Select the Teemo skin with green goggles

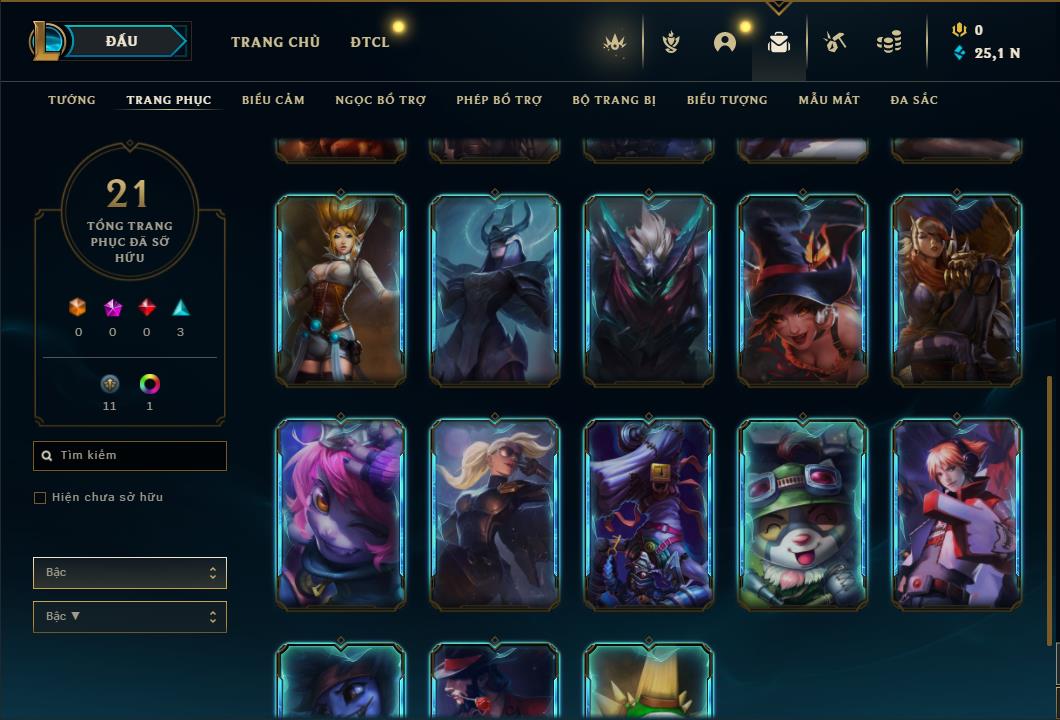(x=803, y=514)
